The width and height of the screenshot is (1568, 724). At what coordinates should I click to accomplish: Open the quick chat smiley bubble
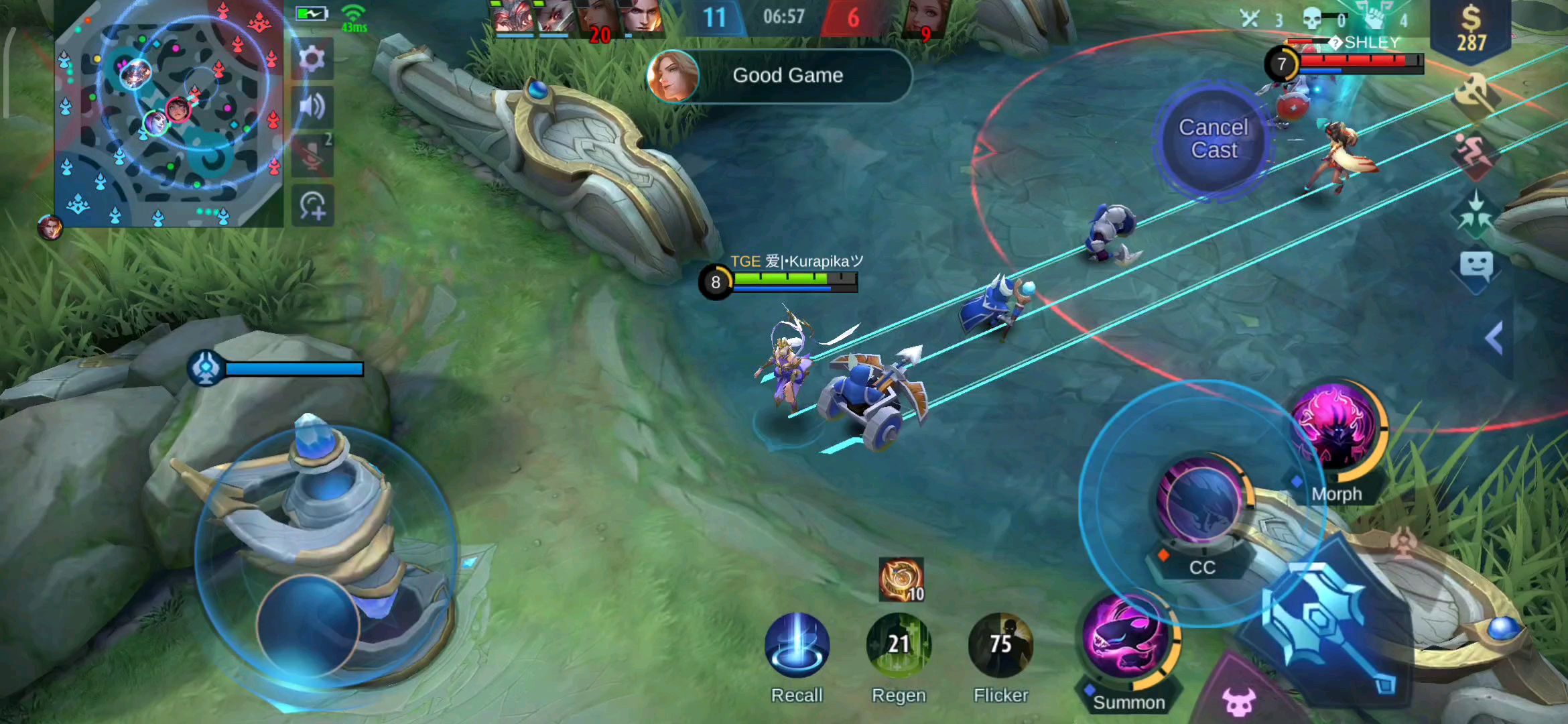click(1475, 268)
